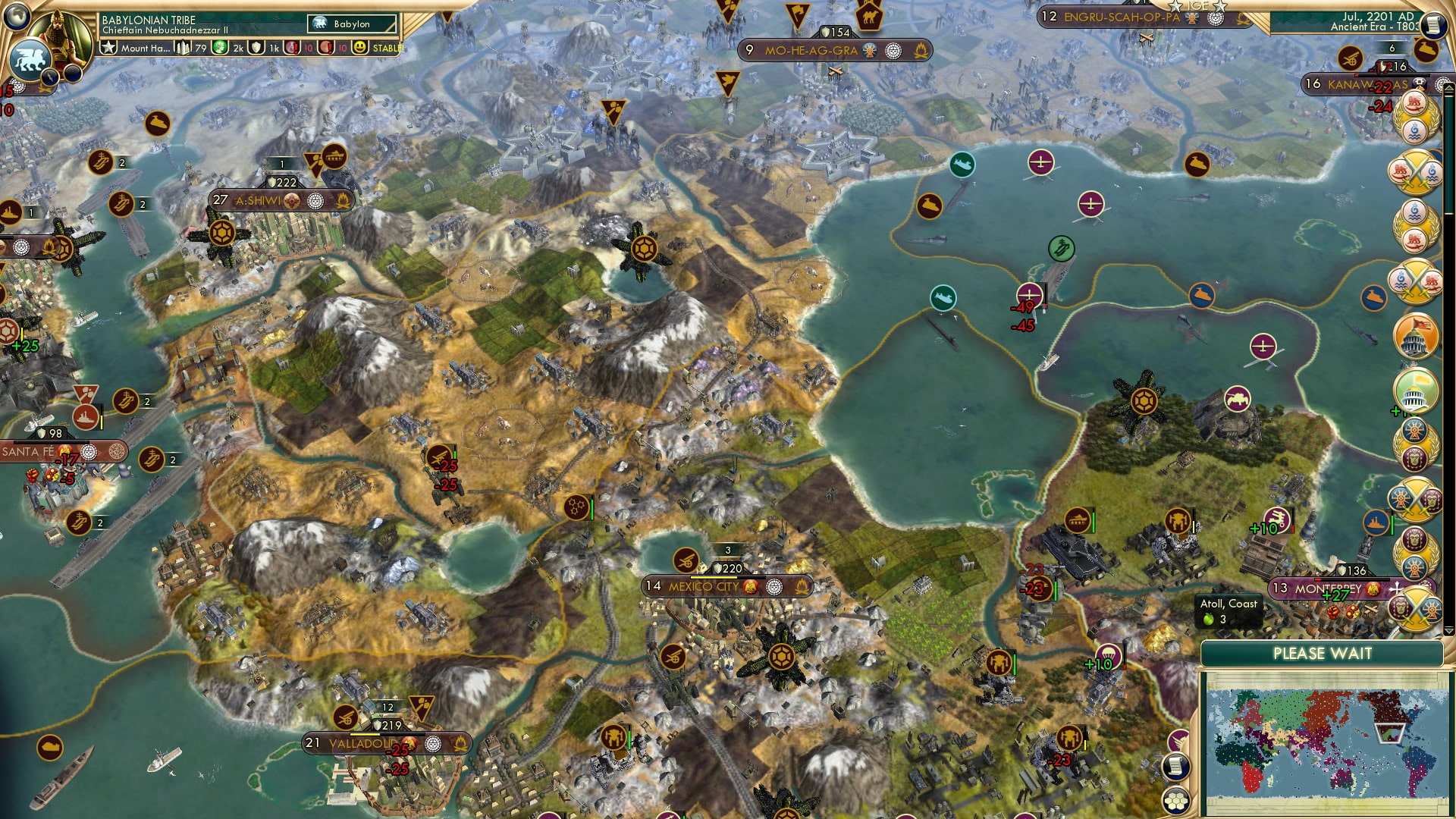Toggle strategic view with the globe icon
1456x819 pixels.
tap(15, 17)
